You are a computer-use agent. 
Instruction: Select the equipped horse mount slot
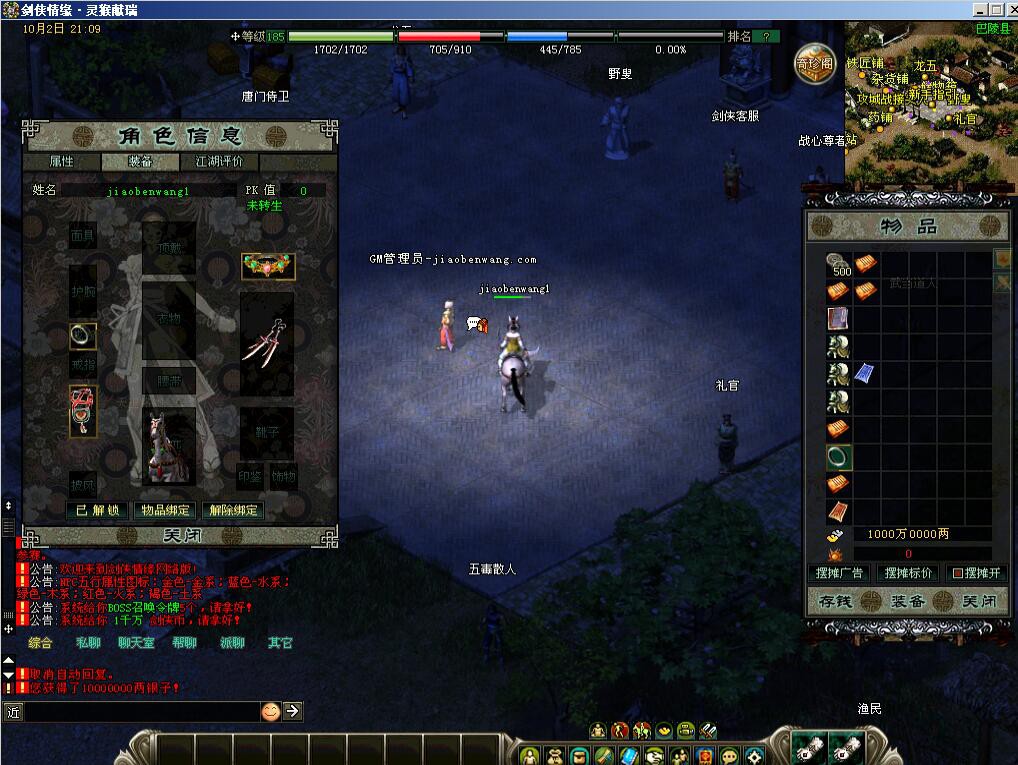coord(167,445)
